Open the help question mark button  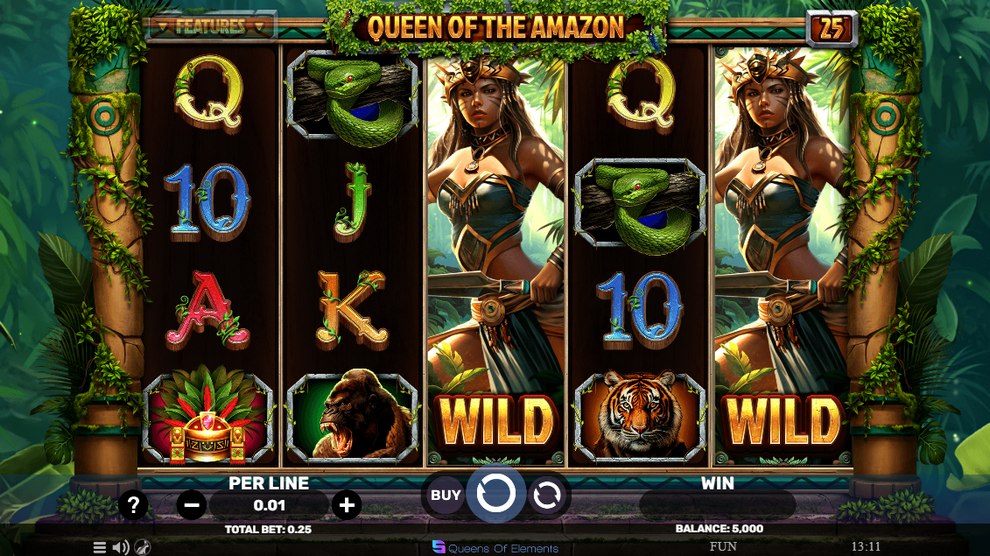(x=133, y=504)
